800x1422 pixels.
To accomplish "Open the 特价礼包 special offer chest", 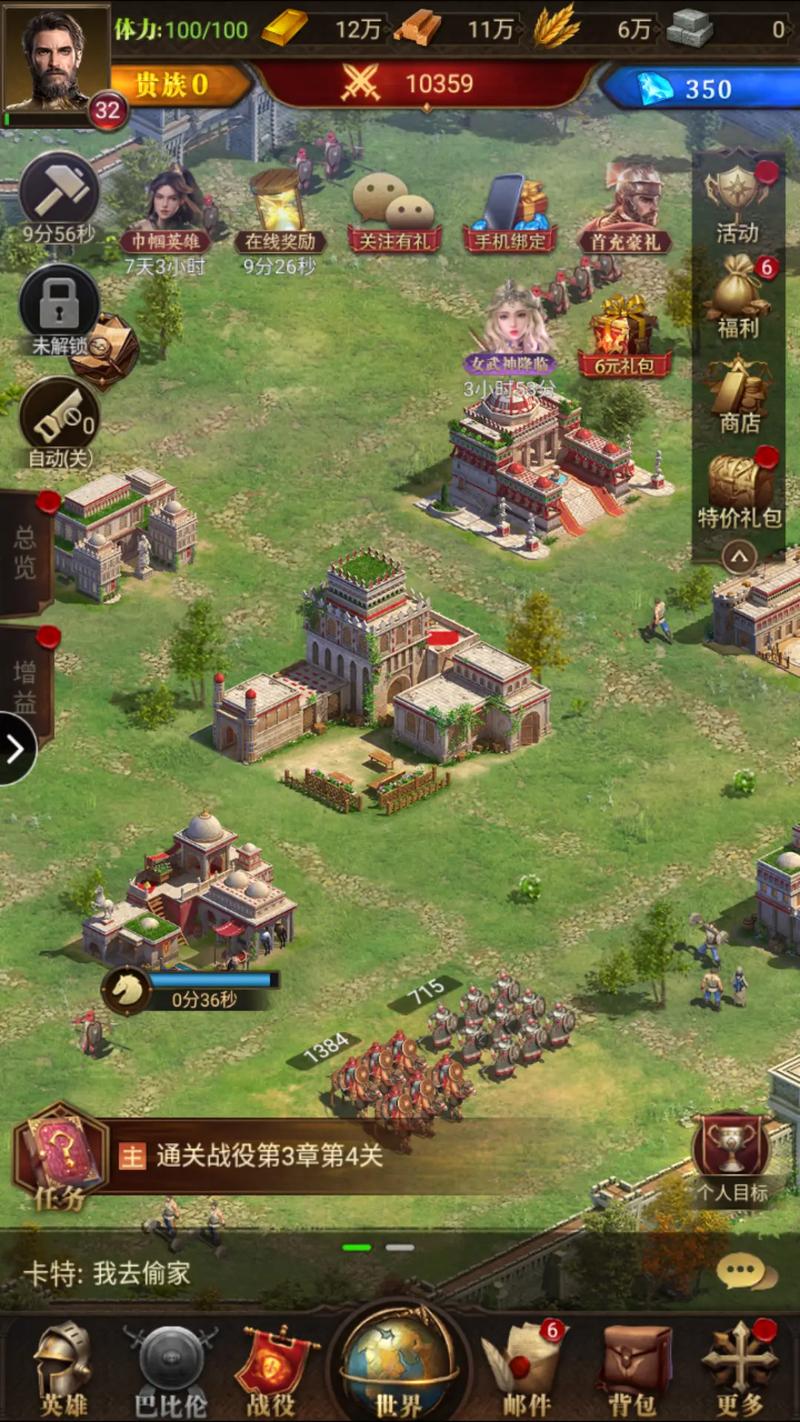I will click(x=738, y=487).
